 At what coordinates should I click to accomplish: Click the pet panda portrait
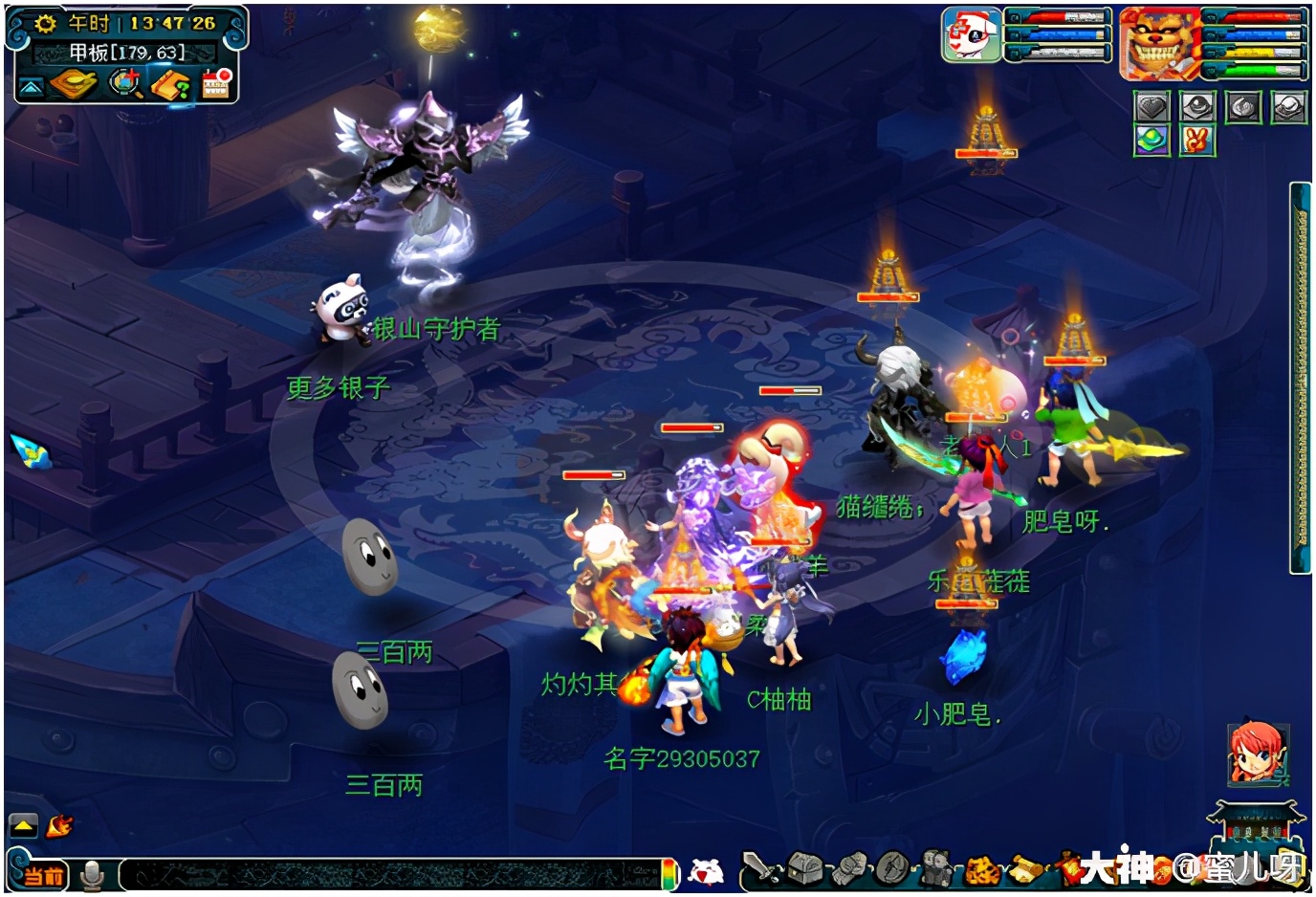[x=971, y=35]
